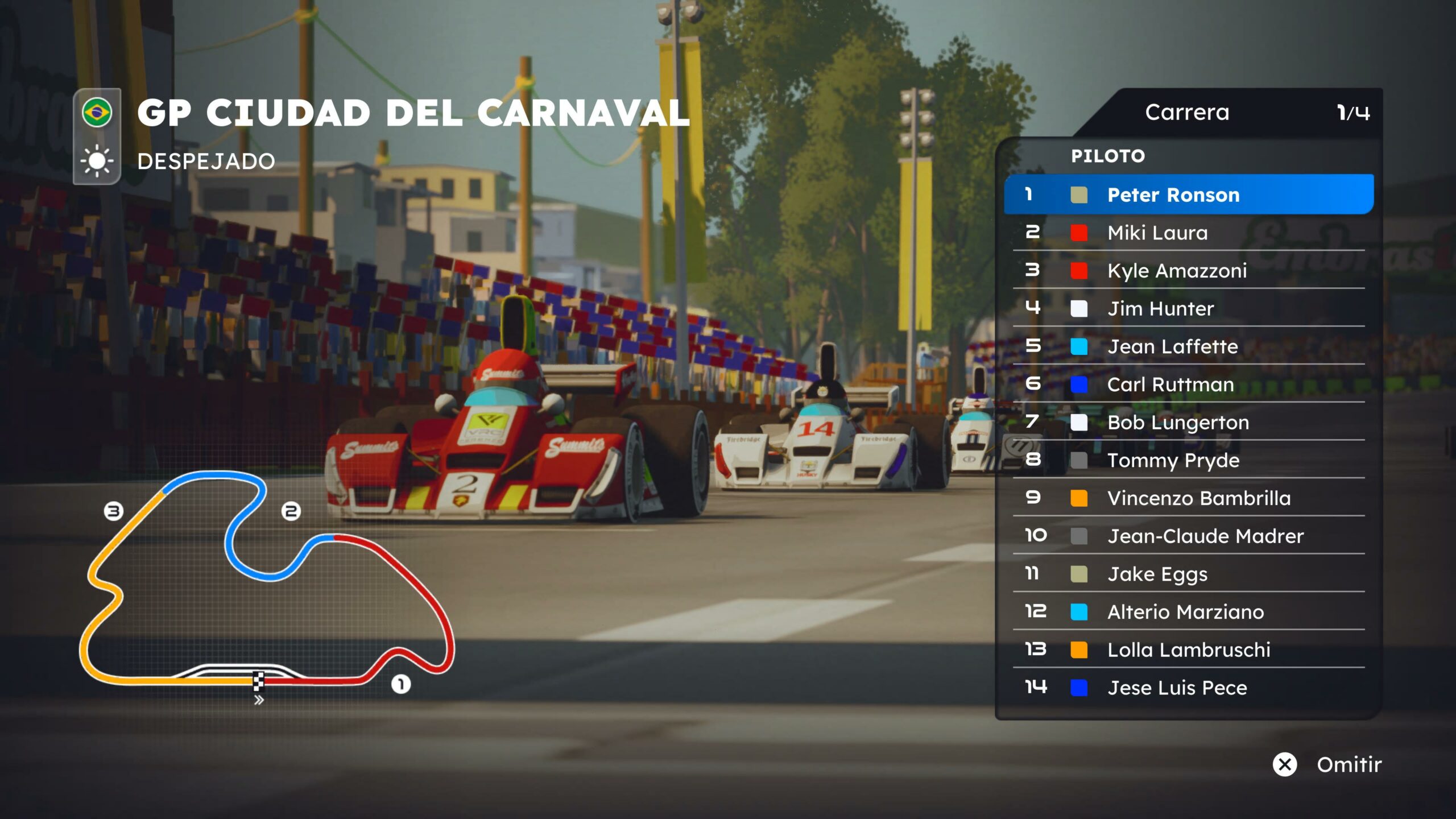This screenshot has height=819, width=1456.
Task: Click Tommy Pryde's entry
Action: (1189, 460)
